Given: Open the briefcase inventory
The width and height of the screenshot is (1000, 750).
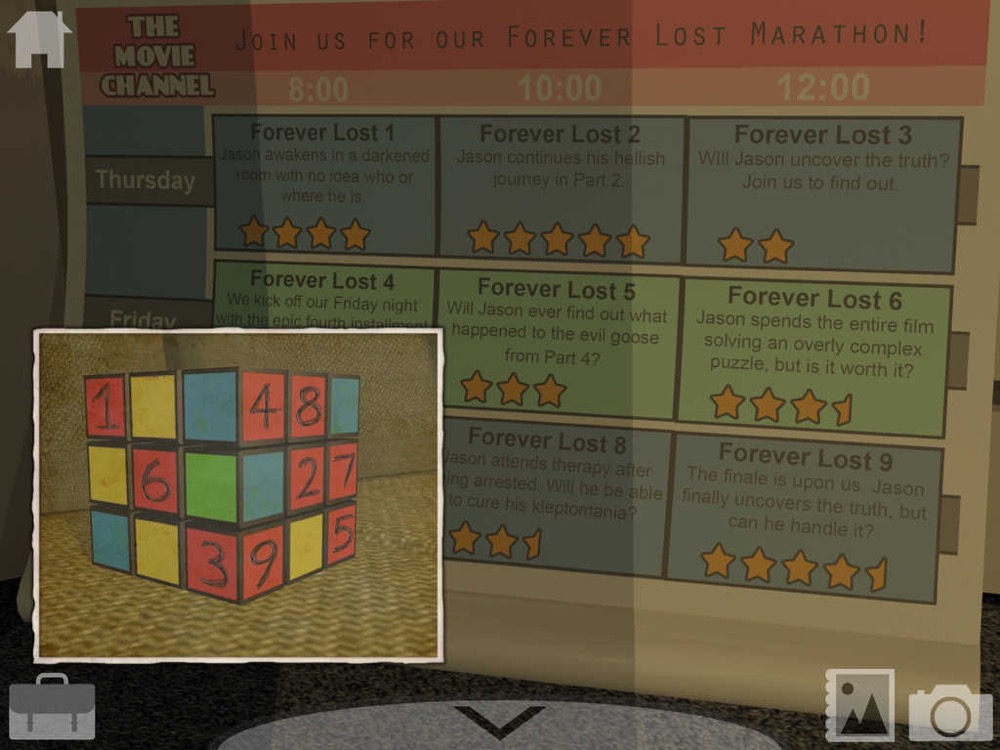Looking at the screenshot, I should click(51, 706).
